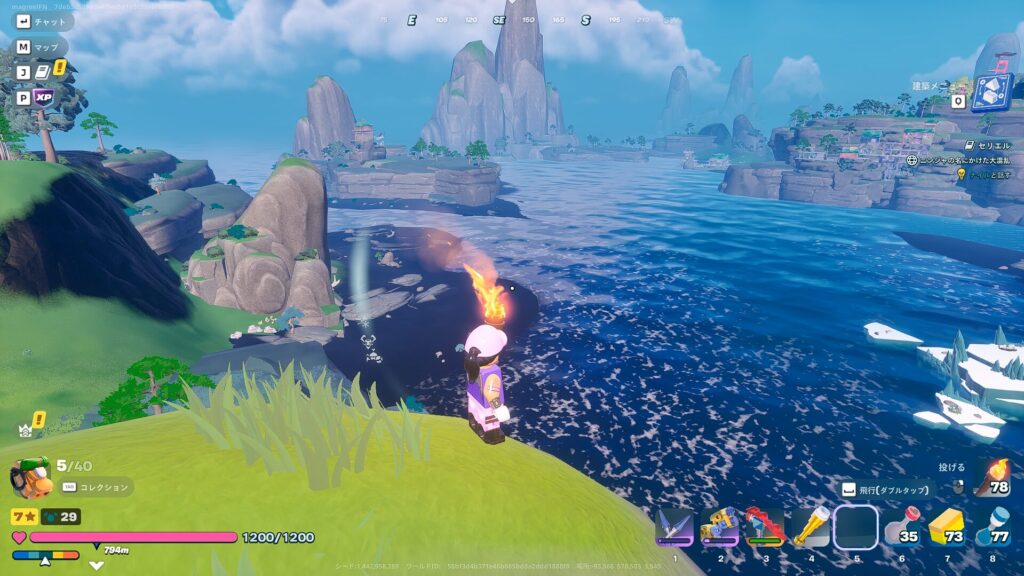The image size is (1024, 576).
Task: Select the yellow block stack of 73
Action: (x=946, y=527)
